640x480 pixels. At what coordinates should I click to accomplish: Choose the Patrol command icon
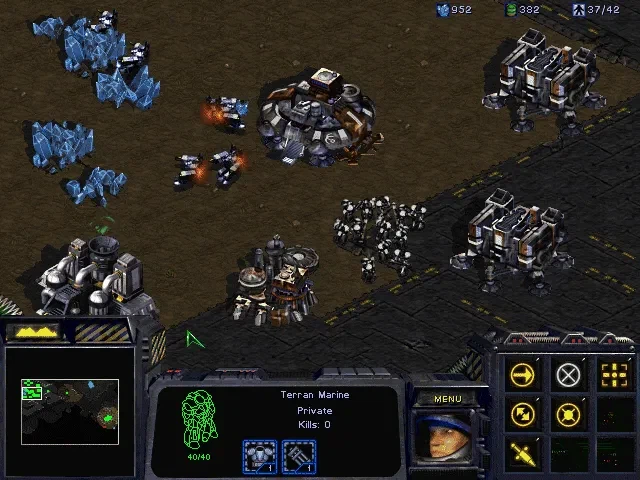(x=522, y=413)
